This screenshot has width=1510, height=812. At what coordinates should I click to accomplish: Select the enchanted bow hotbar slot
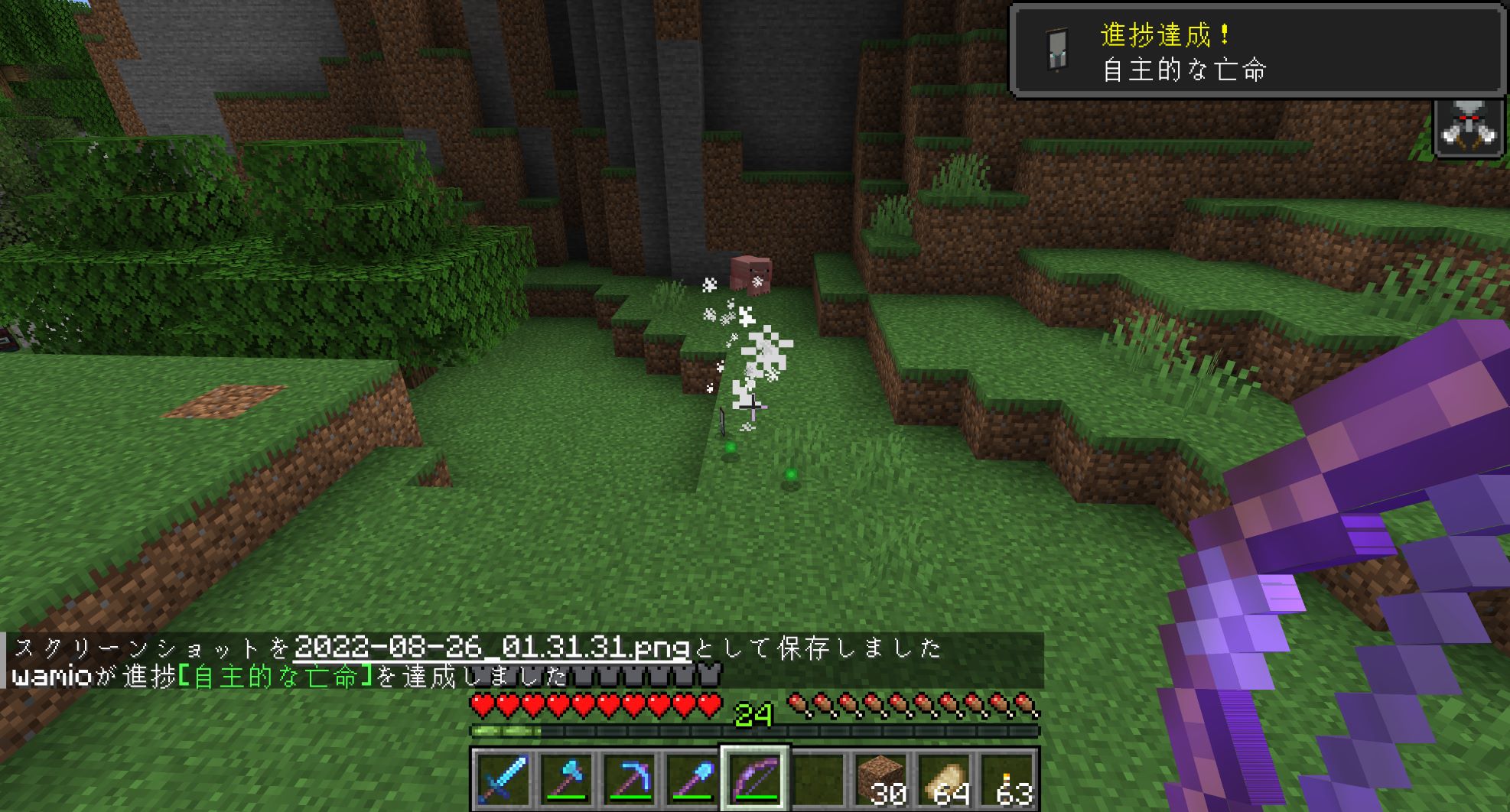pos(755,779)
